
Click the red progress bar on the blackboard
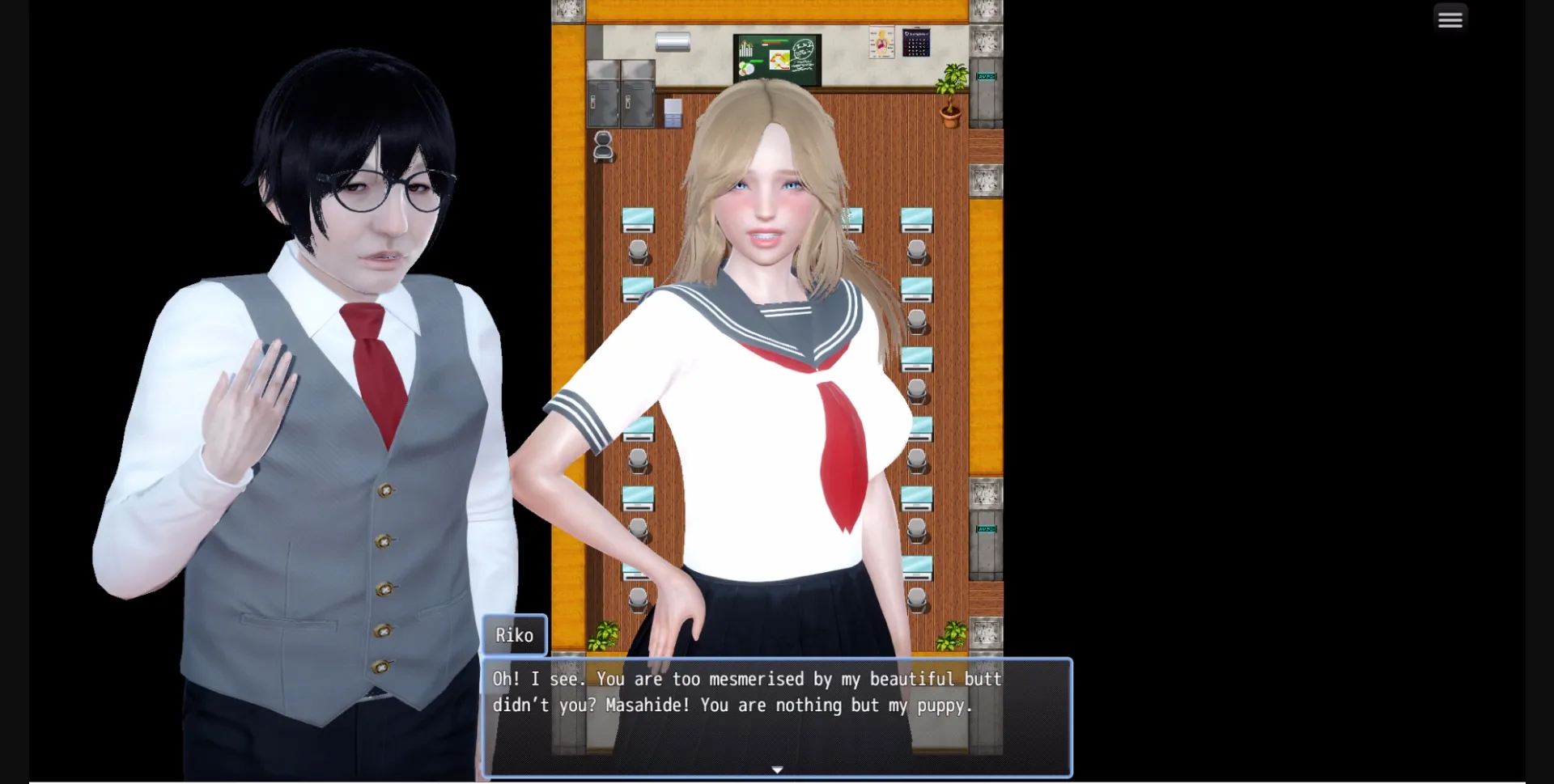point(771,41)
